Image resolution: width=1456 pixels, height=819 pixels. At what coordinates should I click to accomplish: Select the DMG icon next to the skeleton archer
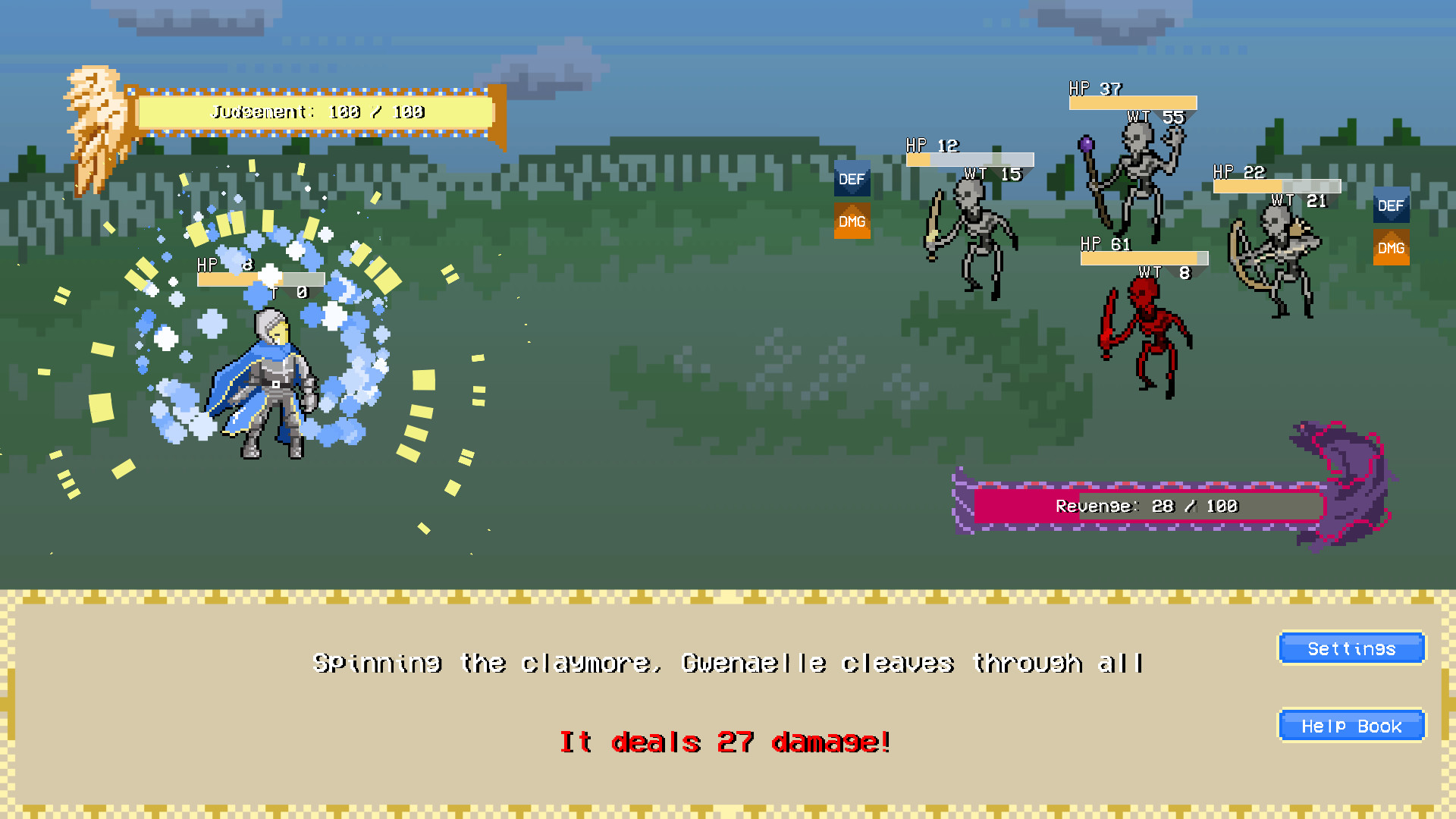(1392, 248)
